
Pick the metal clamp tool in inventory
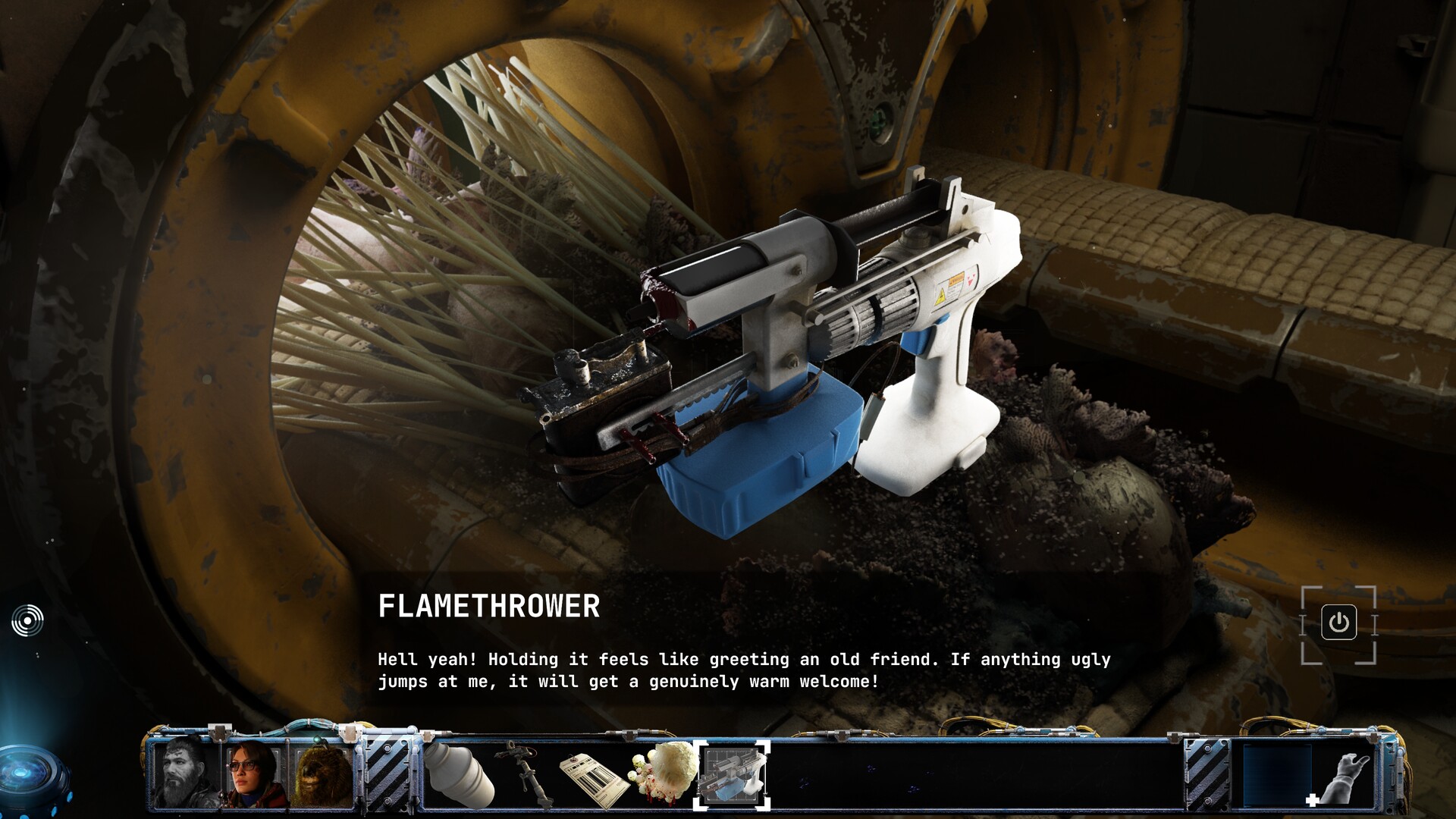click(x=525, y=773)
